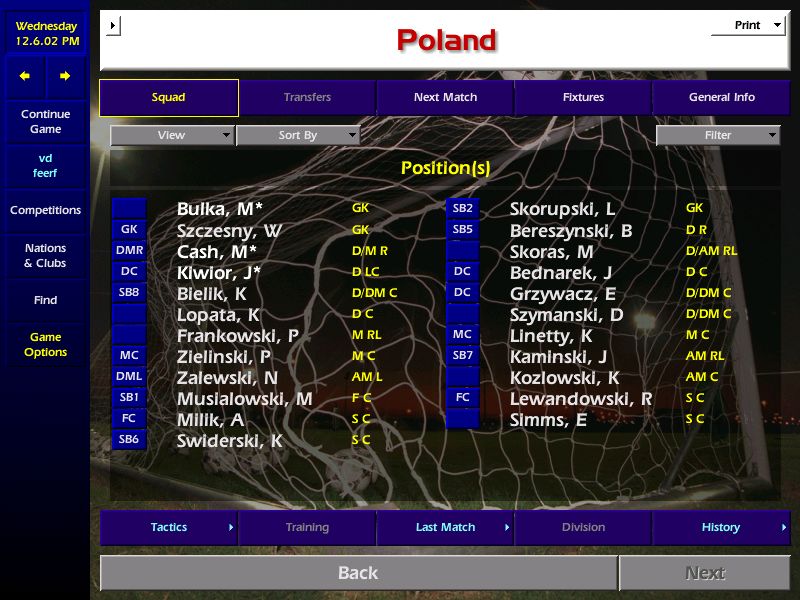Open the Find screen

pos(45,300)
